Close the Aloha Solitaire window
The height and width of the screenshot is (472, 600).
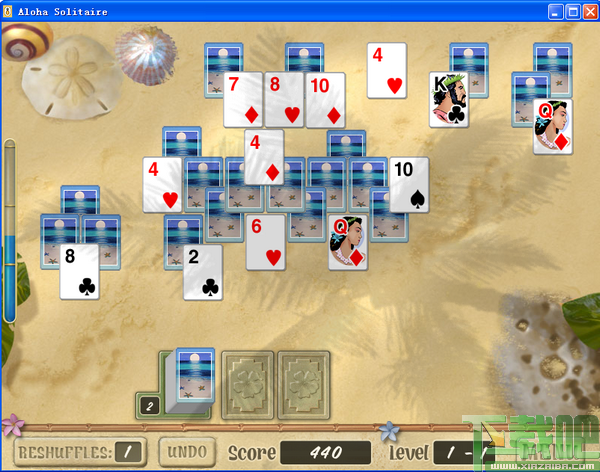(x=590, y=12)
